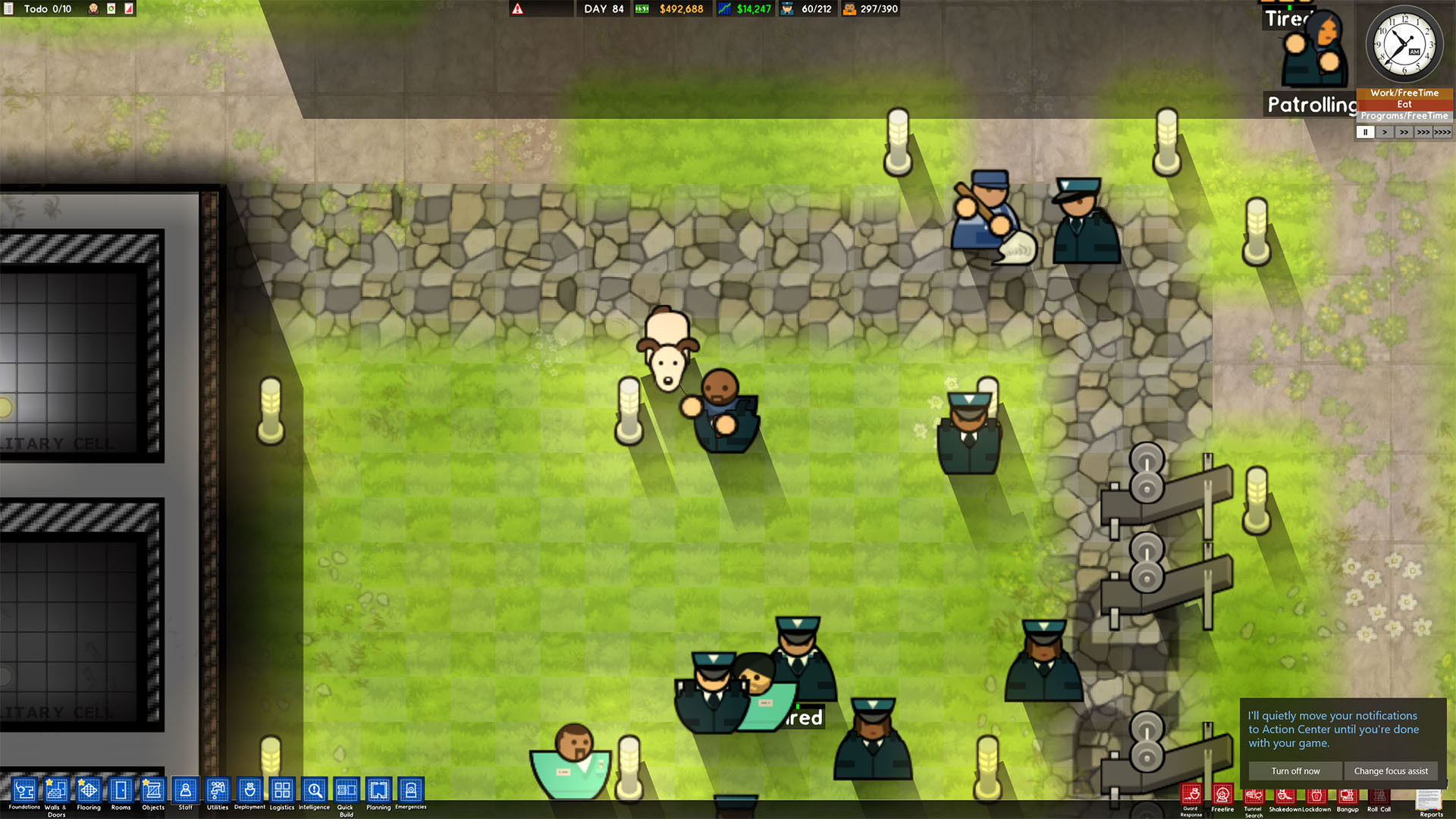The image size is (1456, 819).
Task: Open the Intelligence panel
Action: coord(314,792)
